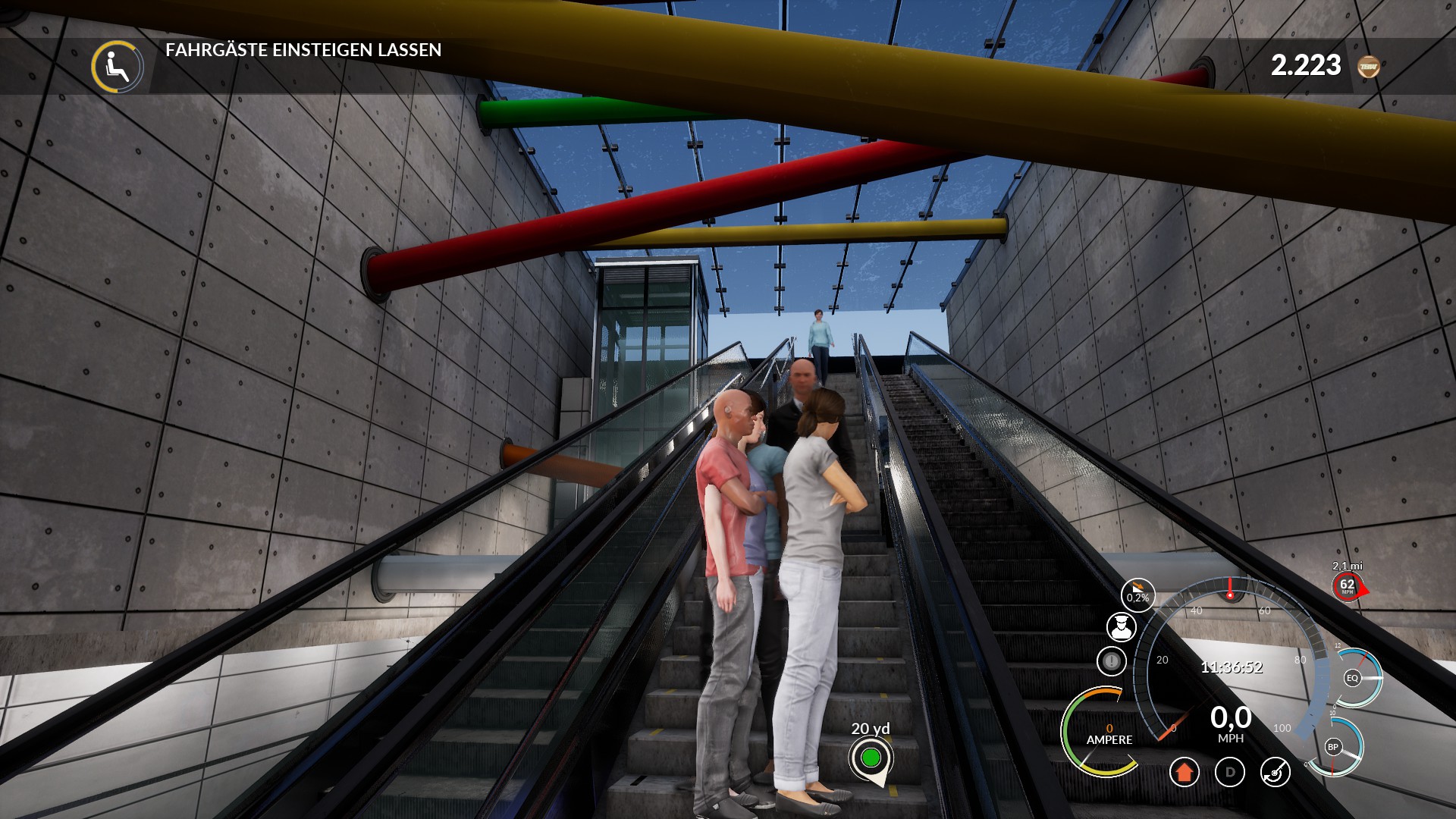Select the BP brake pressure gauge

1333,747
